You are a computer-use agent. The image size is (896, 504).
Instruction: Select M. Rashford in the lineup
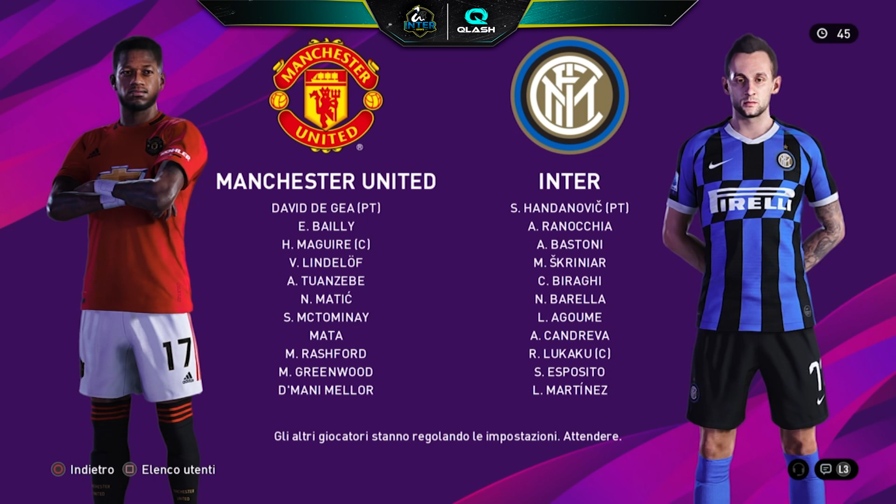[326, 353]
